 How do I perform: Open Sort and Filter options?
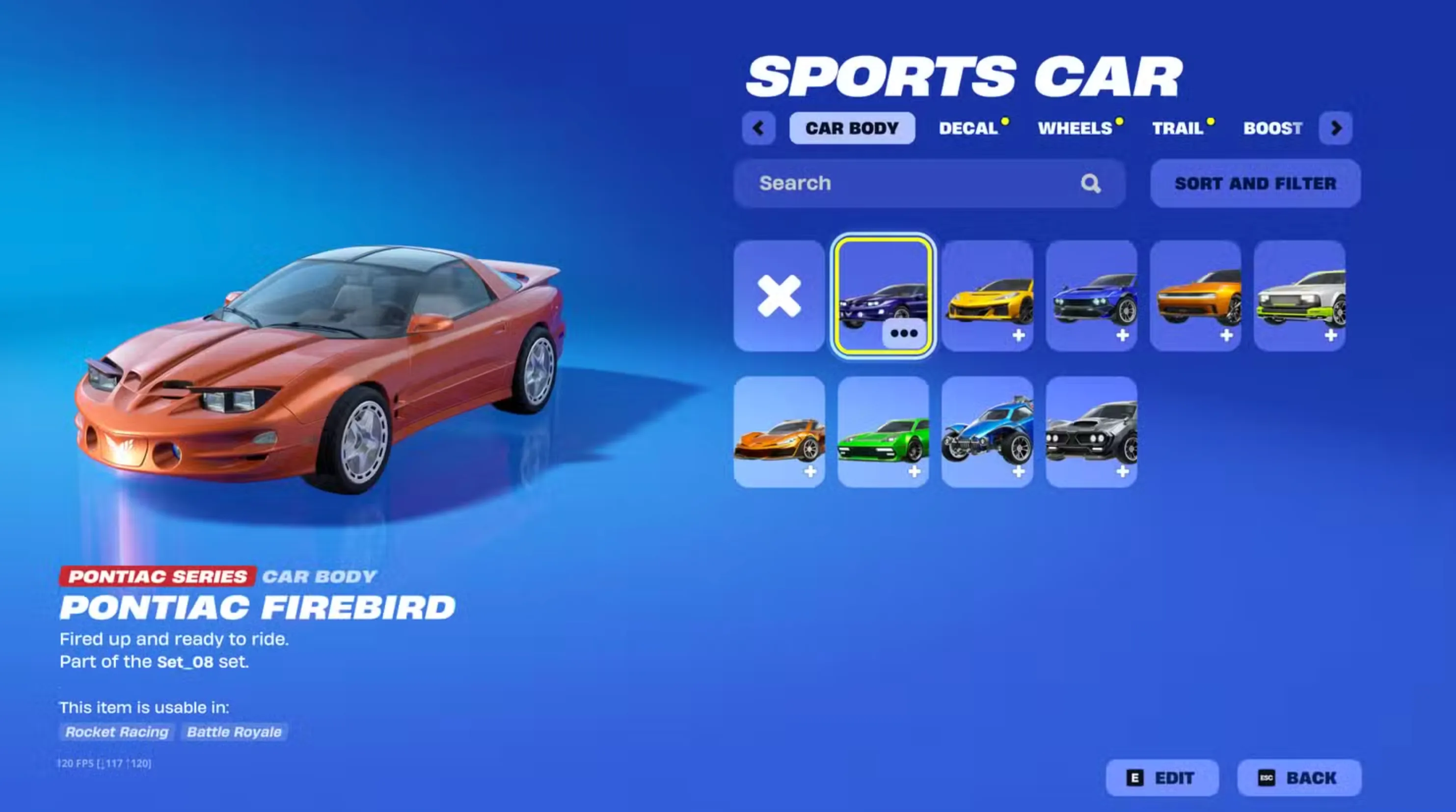[x=1255, y=183]
